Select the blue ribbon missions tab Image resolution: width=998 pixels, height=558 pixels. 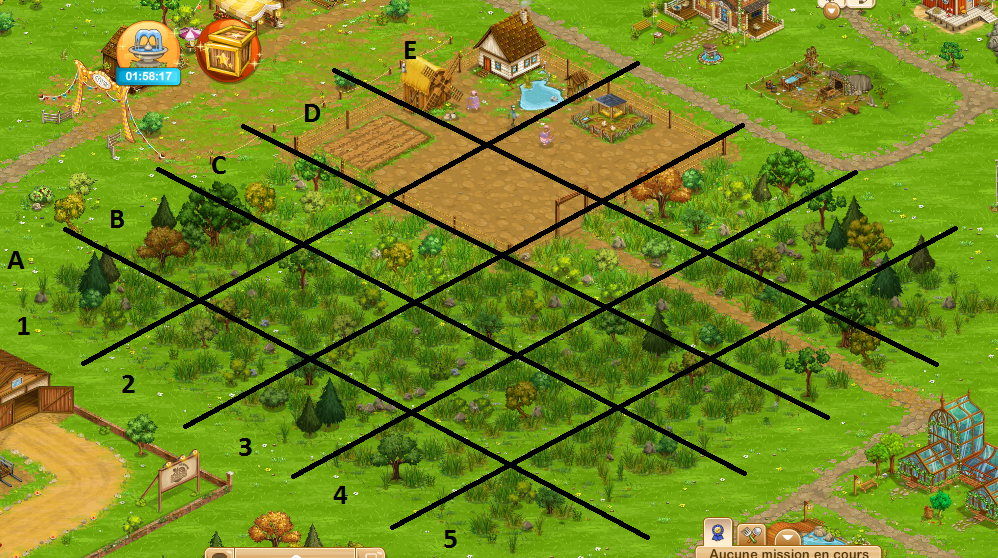[x=716, y=533]
